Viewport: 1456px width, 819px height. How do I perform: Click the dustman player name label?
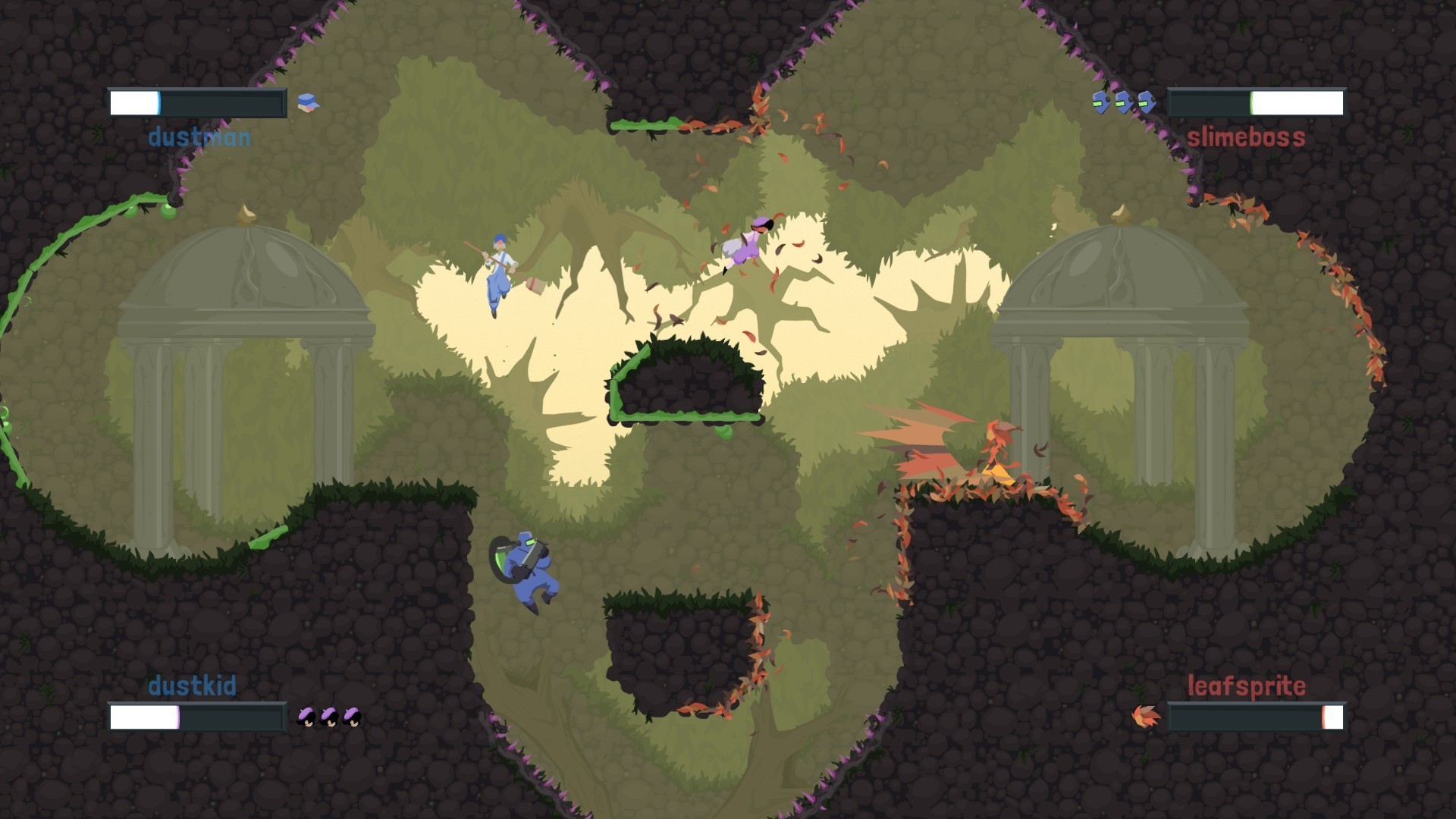(199, 138)
